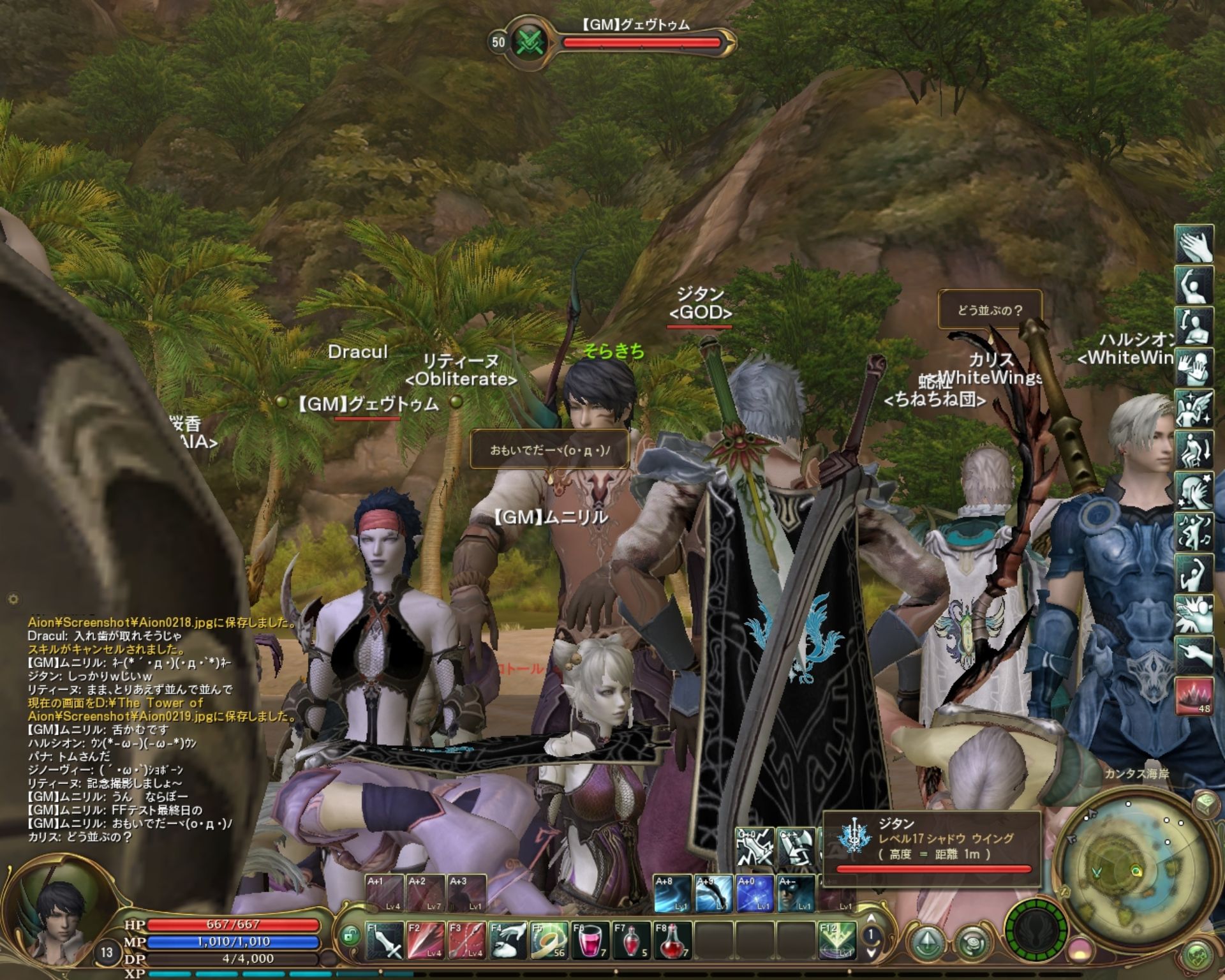The width and height of the screenshot is (1225, 980).
Task: Click the GM target frame at top
Action: (x=612, y=41)
